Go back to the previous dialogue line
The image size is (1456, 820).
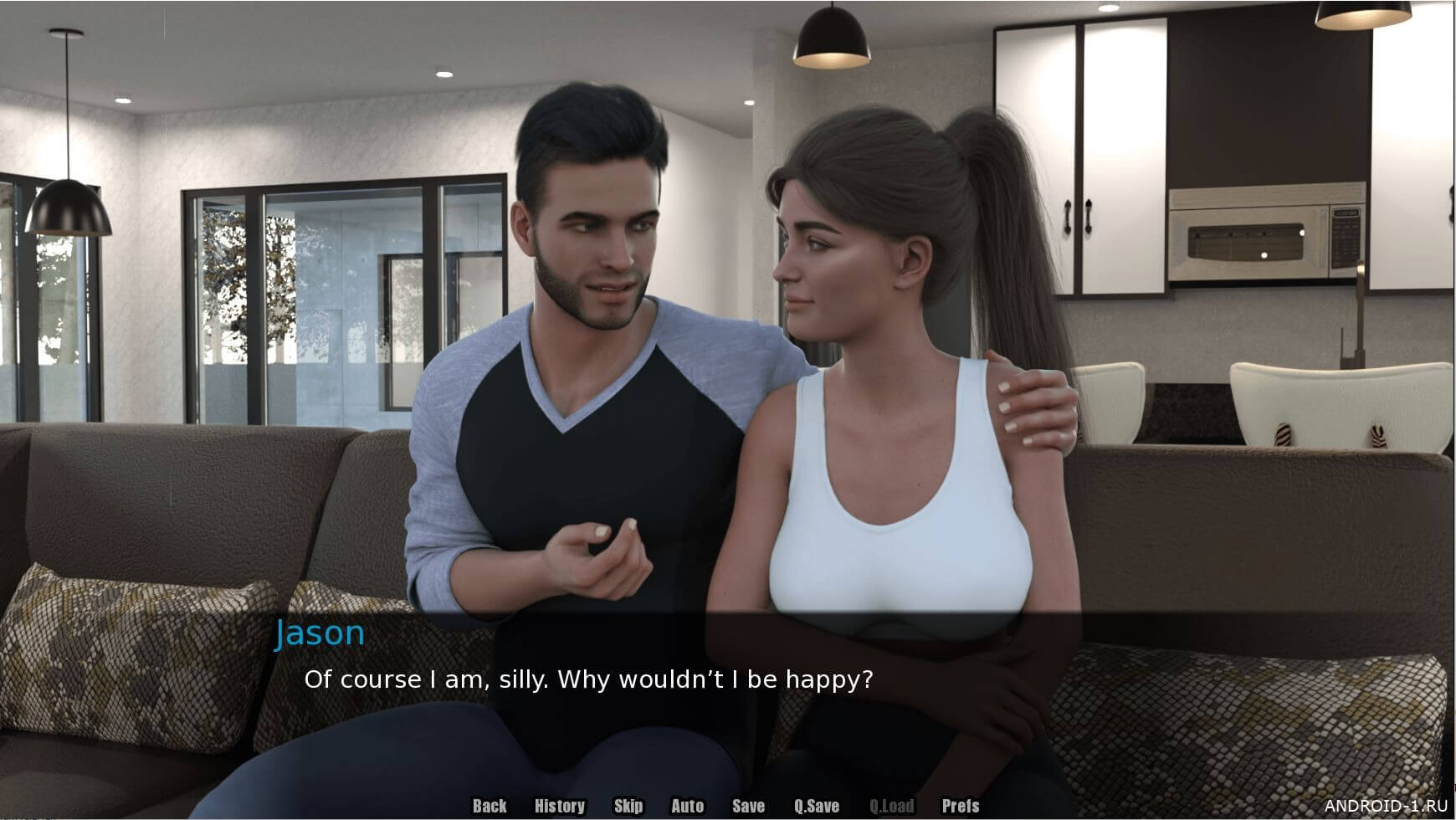tap(490, 806)
